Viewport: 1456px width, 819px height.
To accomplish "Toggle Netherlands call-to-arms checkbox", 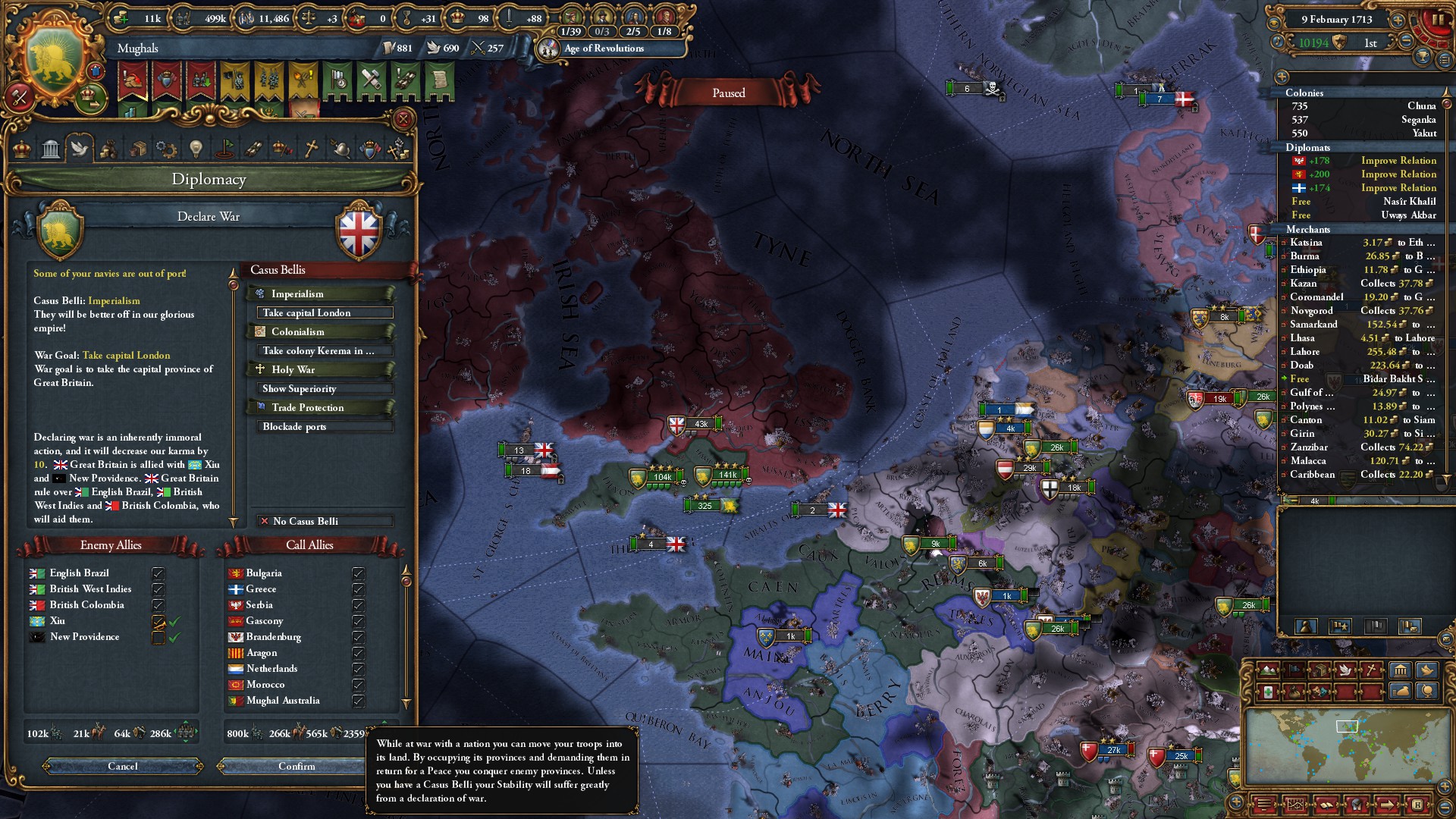I will [x=358, y=670].
